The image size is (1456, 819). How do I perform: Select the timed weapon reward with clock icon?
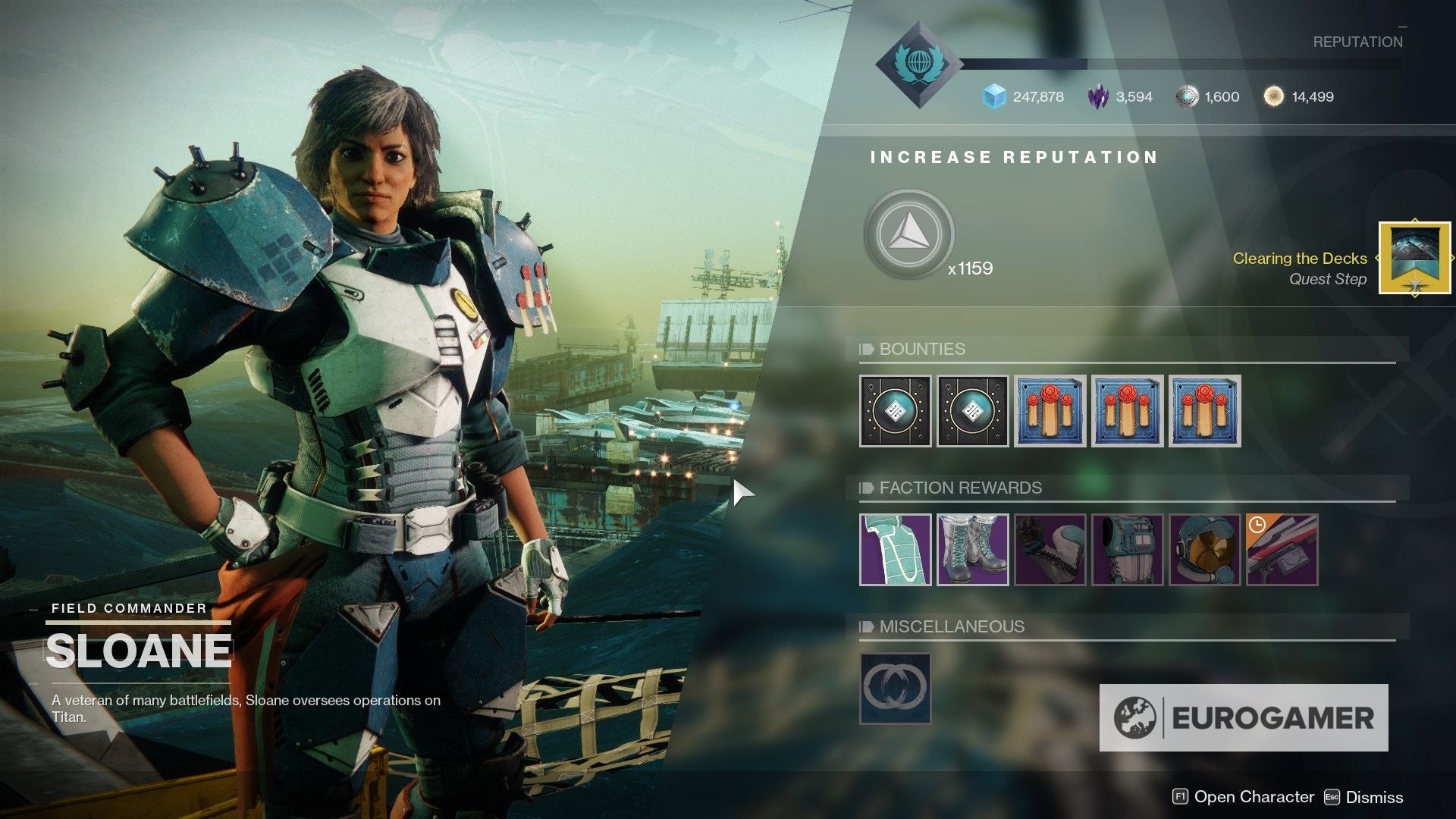click(1282, 551)
